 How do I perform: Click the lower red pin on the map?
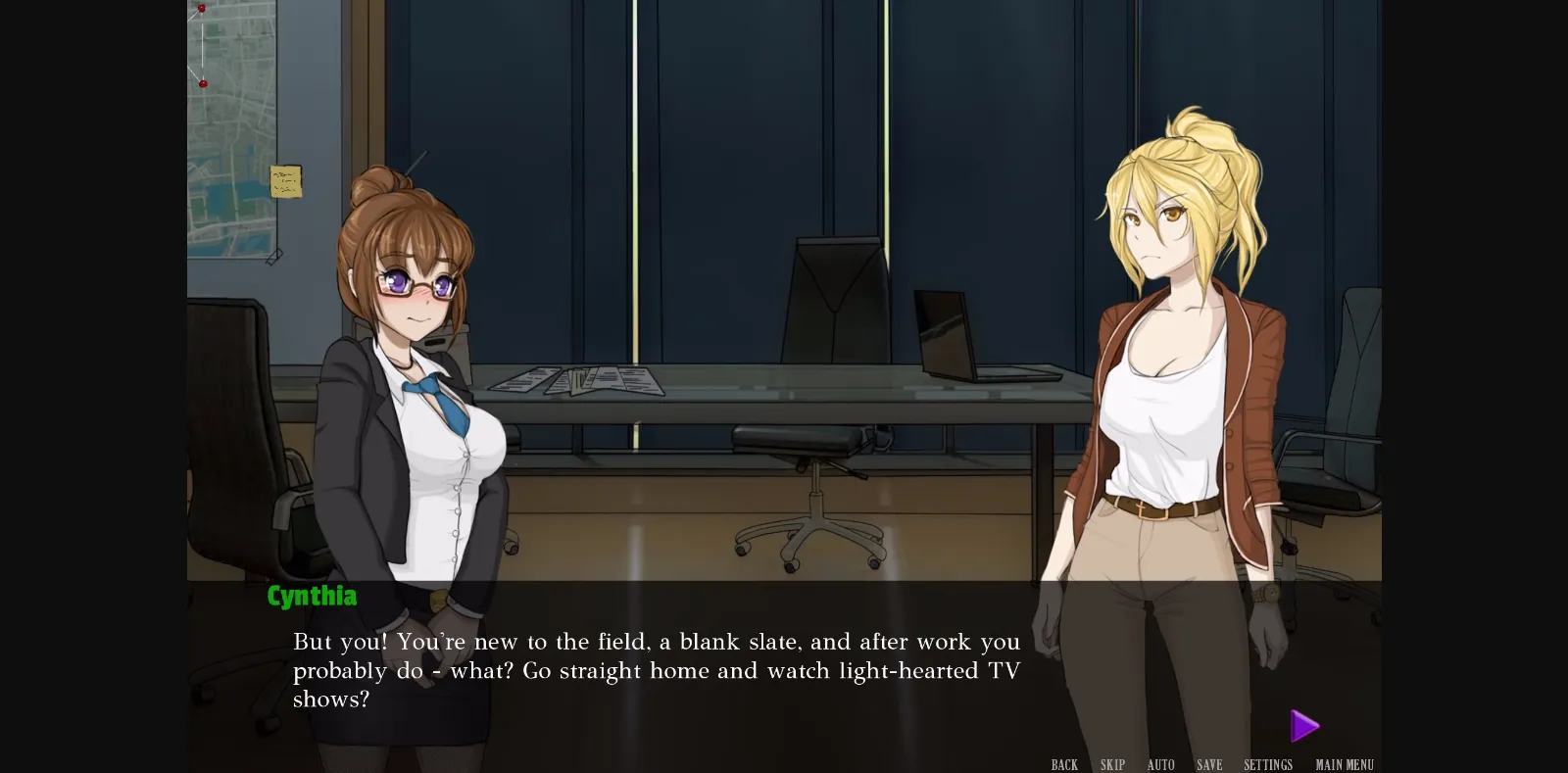[205, 82]
